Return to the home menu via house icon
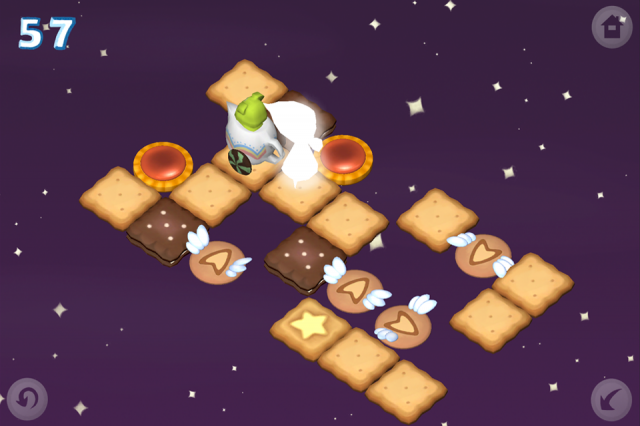Image resolution: width=640 pixels, height=426 pixels. click(611, 27)
